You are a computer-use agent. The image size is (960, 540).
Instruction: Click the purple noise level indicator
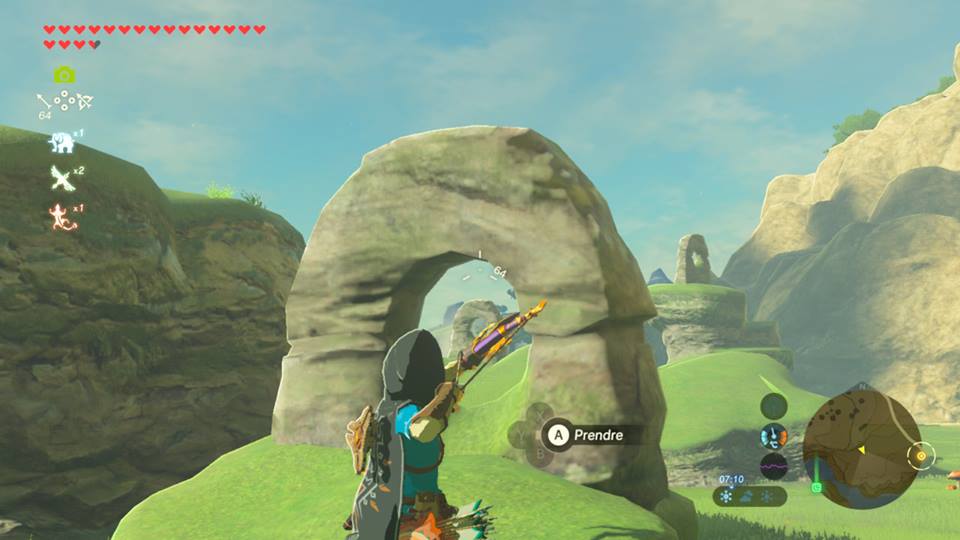click(x=773, y=466)
